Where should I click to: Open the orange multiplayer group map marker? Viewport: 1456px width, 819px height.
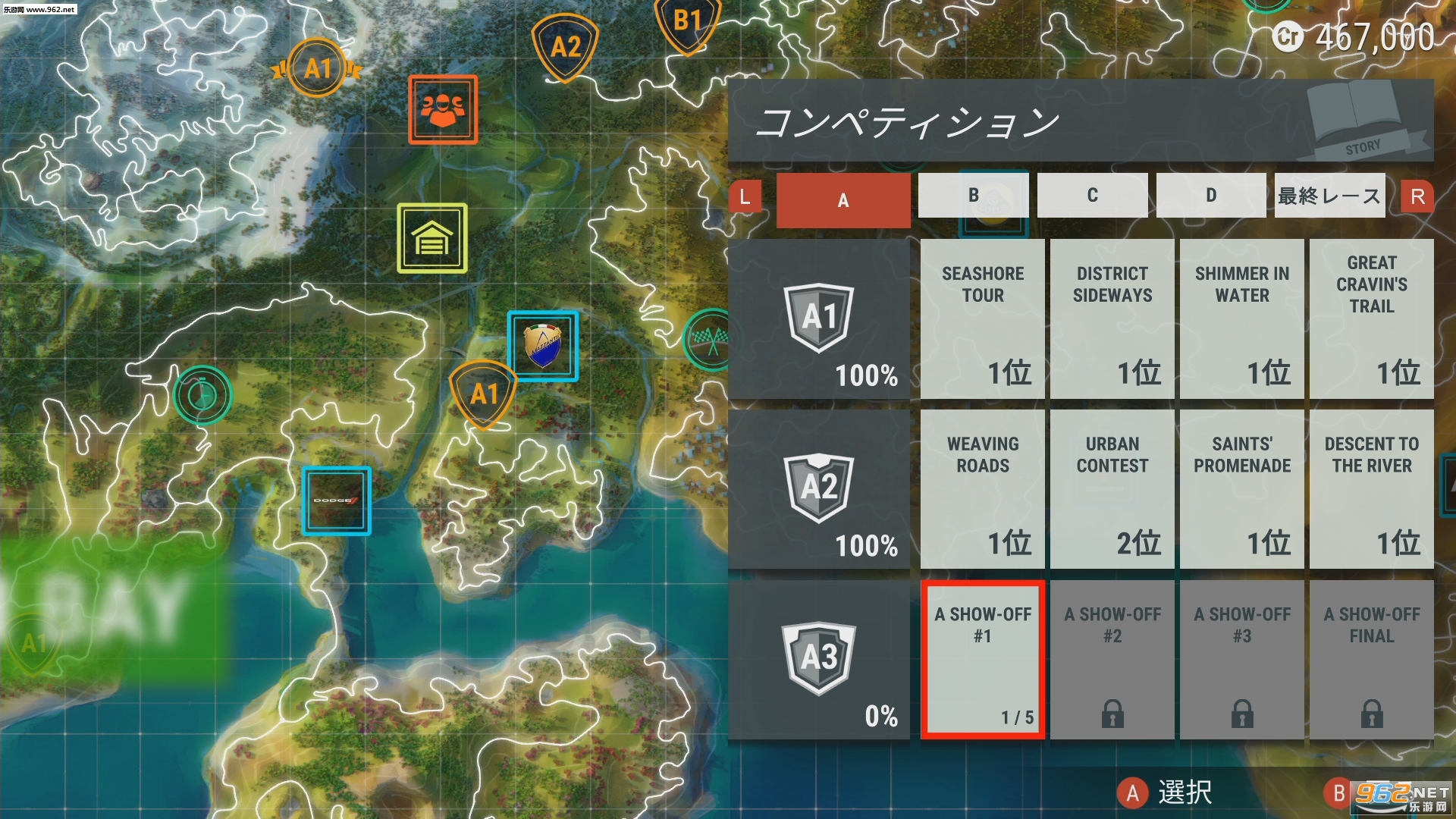point(443,109)
